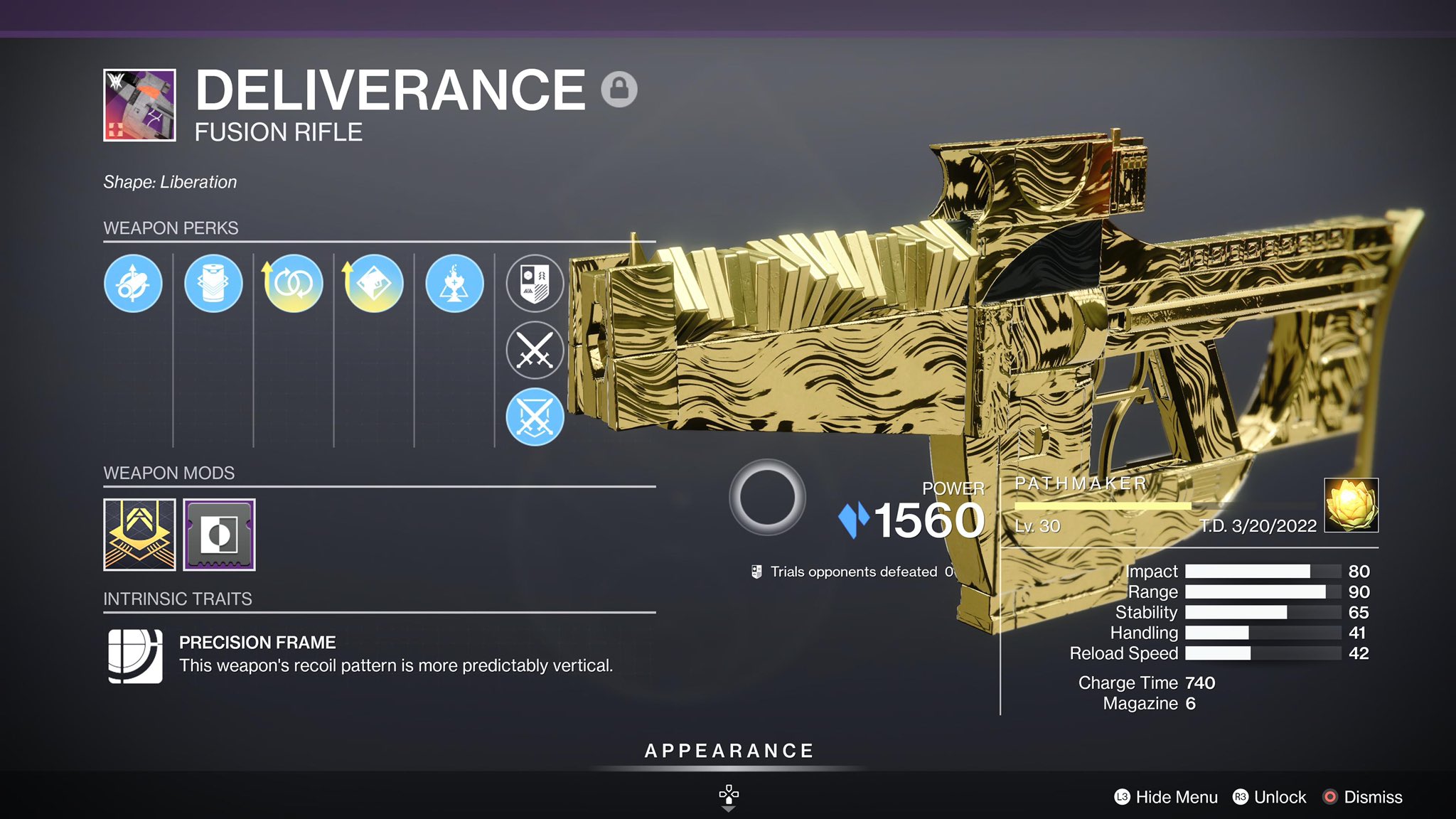Screen dimensions: 1456x819
Task: Click the purple shader mod slot
Action: pyautogui.click(x=220, y=535)
